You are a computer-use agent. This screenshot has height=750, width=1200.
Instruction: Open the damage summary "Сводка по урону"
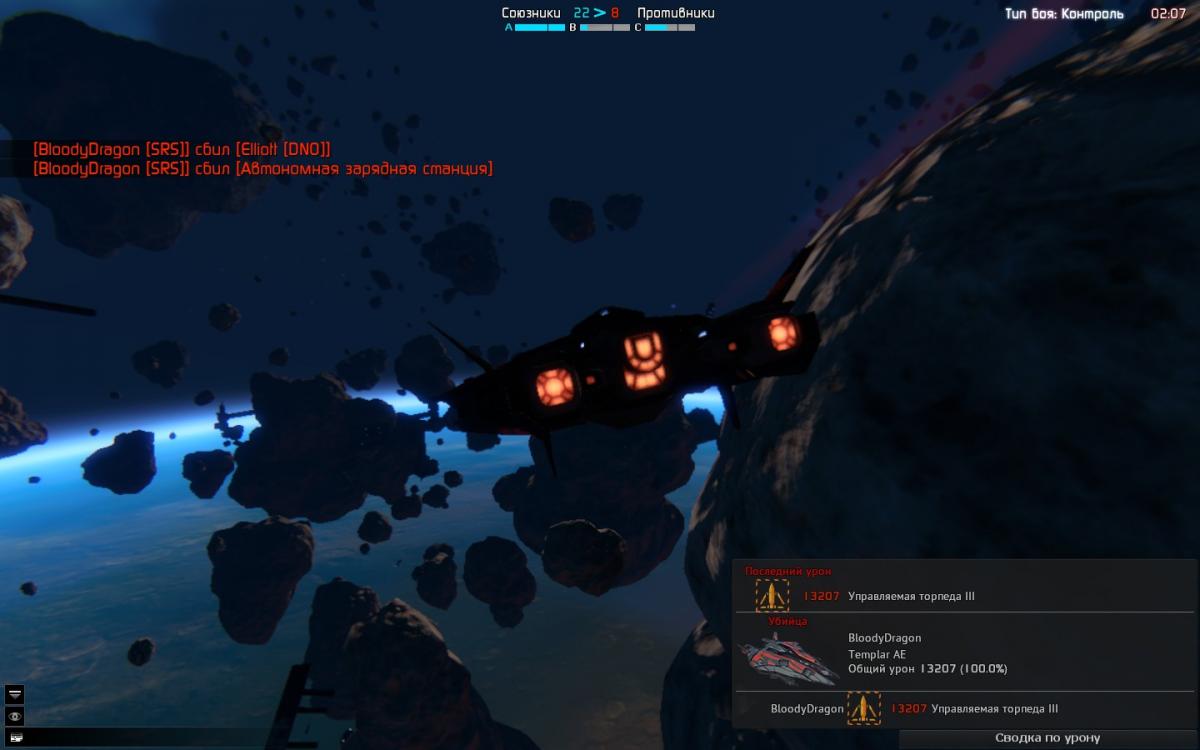[x=1047, y=738]
